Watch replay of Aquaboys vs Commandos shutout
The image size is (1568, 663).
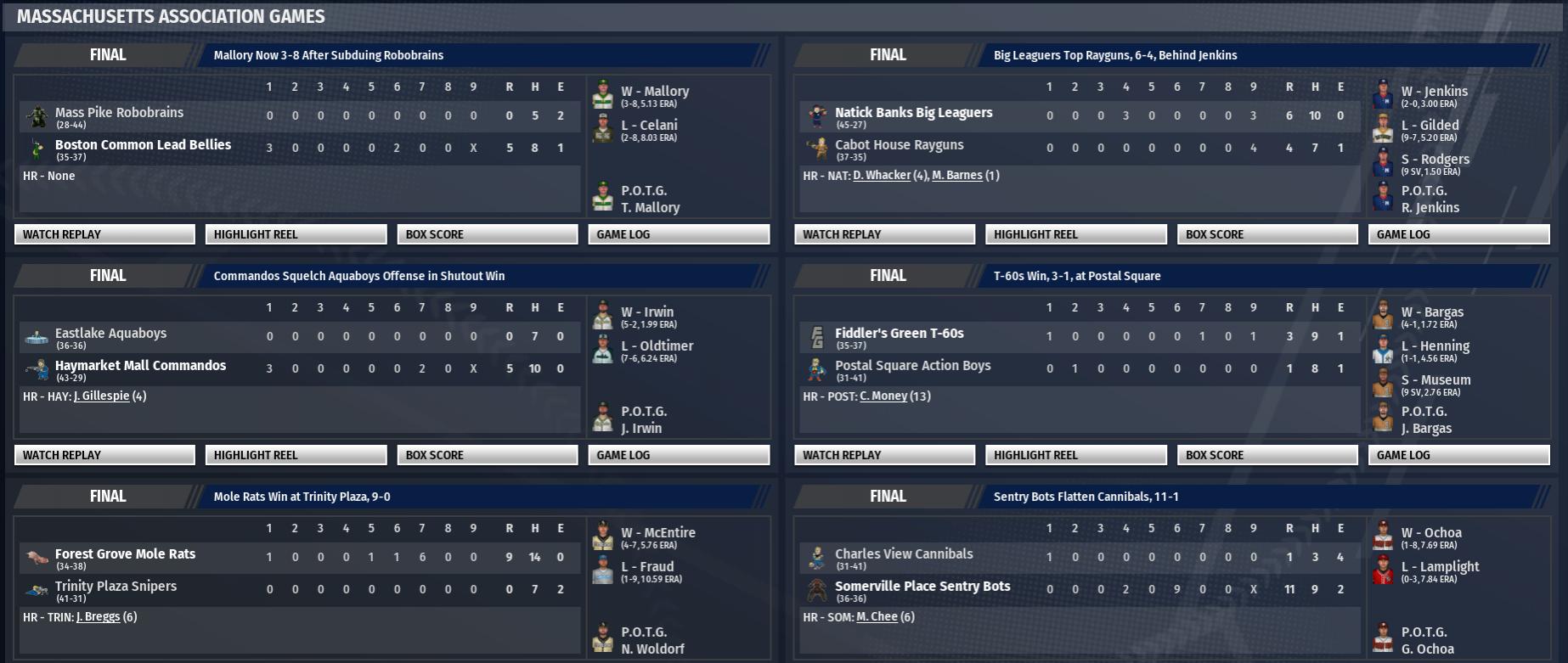pyautogui.click(x=104, y=455)
